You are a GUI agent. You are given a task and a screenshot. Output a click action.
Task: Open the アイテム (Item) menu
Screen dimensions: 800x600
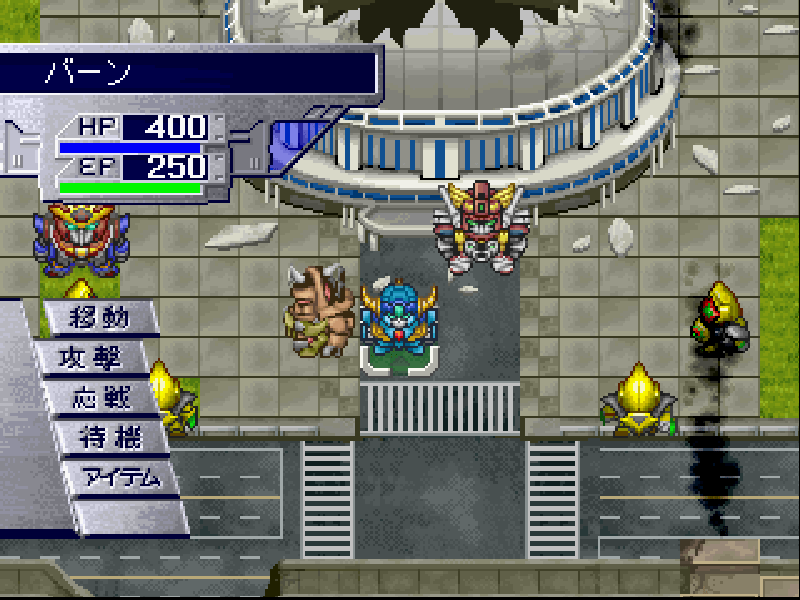(120, 477)
